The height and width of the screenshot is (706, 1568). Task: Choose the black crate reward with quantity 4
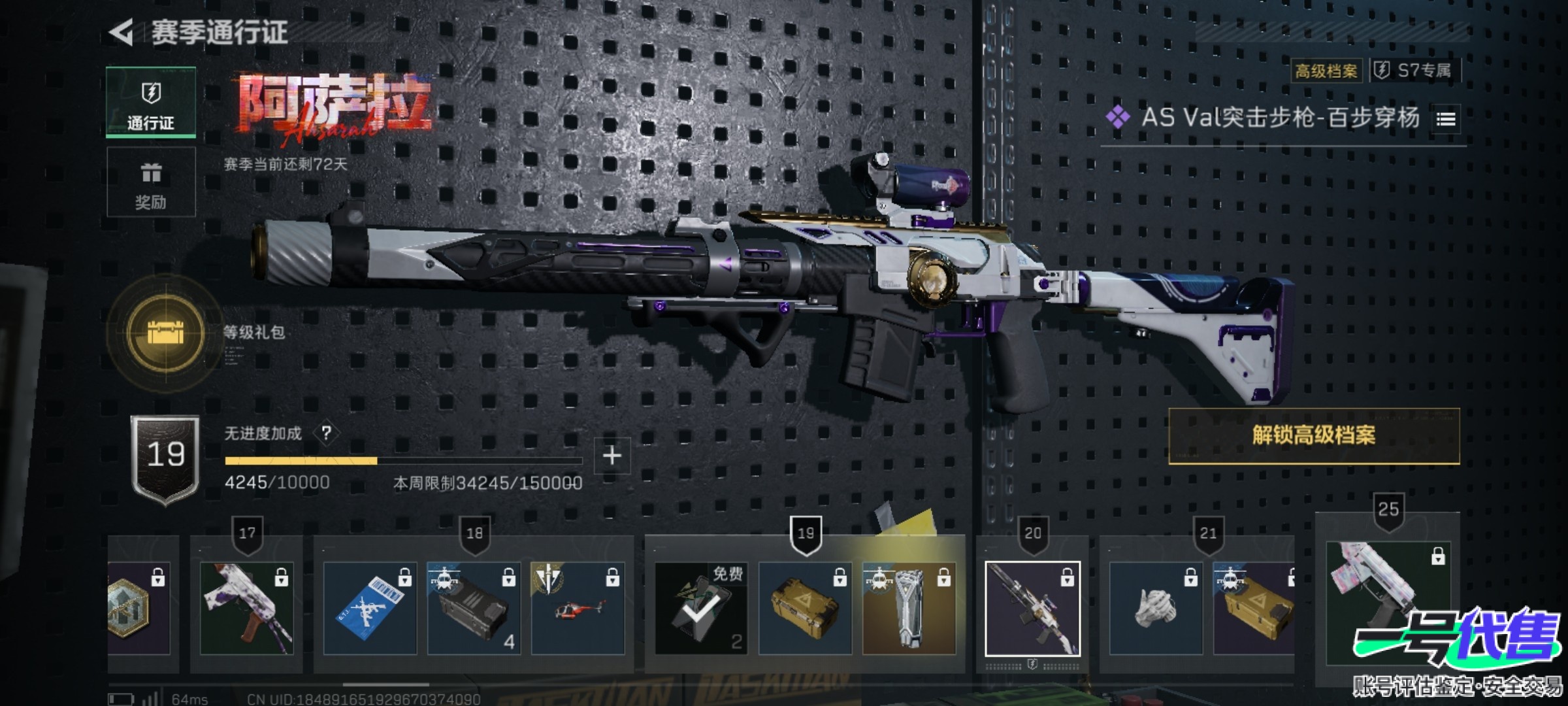(474, 608)
